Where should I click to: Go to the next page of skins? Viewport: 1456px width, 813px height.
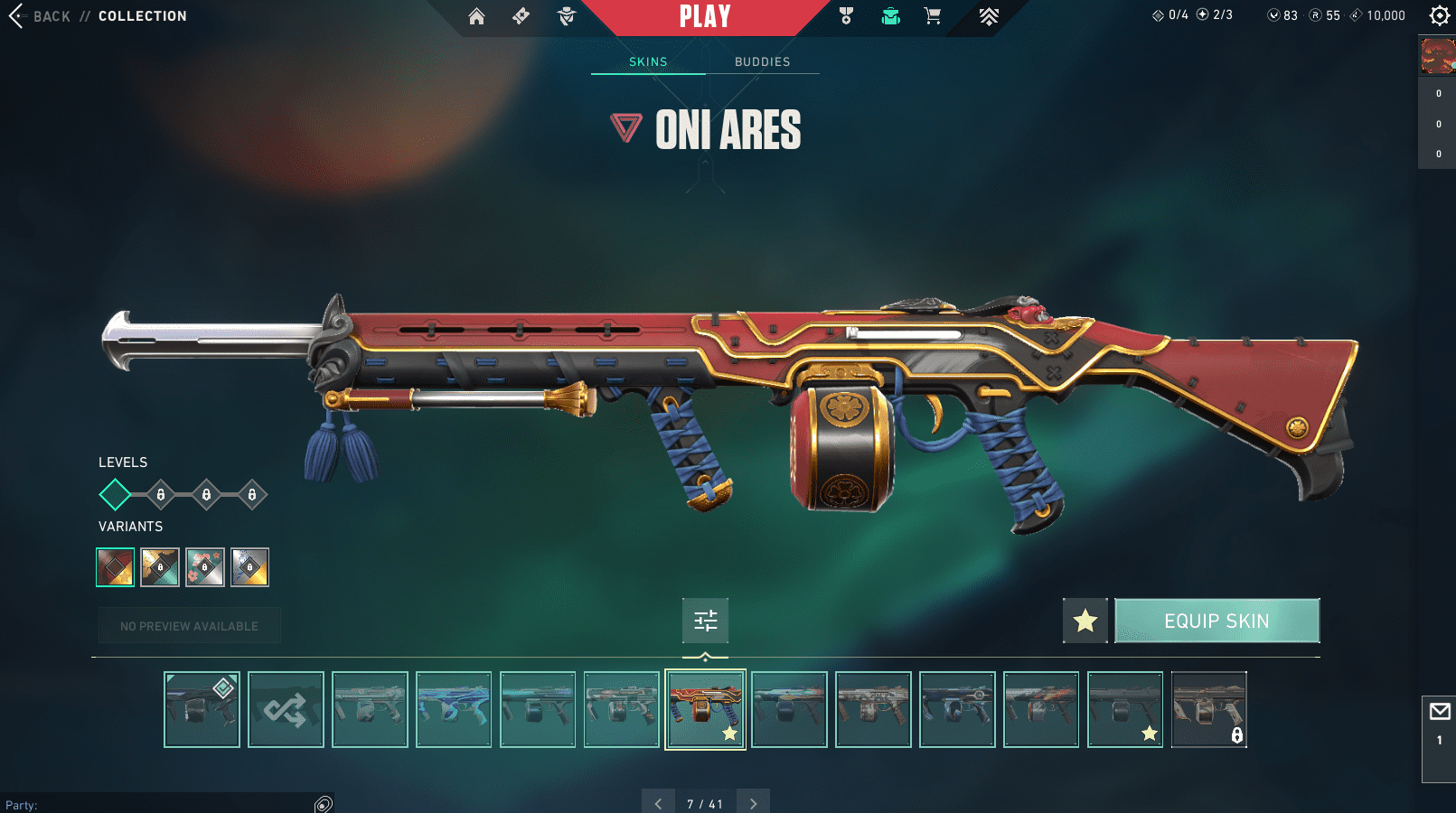pyautogui.click(x=753, y=803)
